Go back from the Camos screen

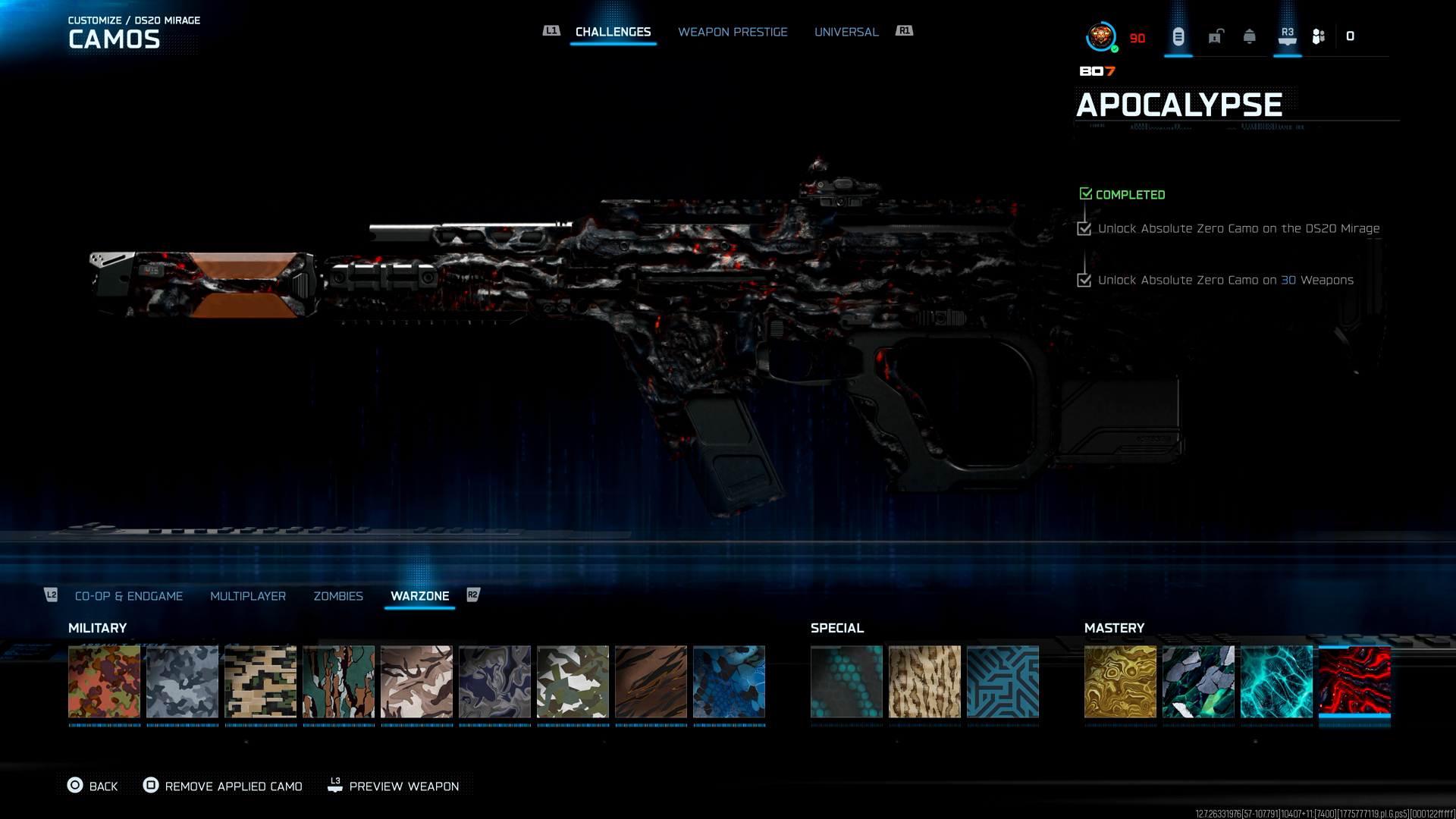pyautogui.click(x=93, y=786)
